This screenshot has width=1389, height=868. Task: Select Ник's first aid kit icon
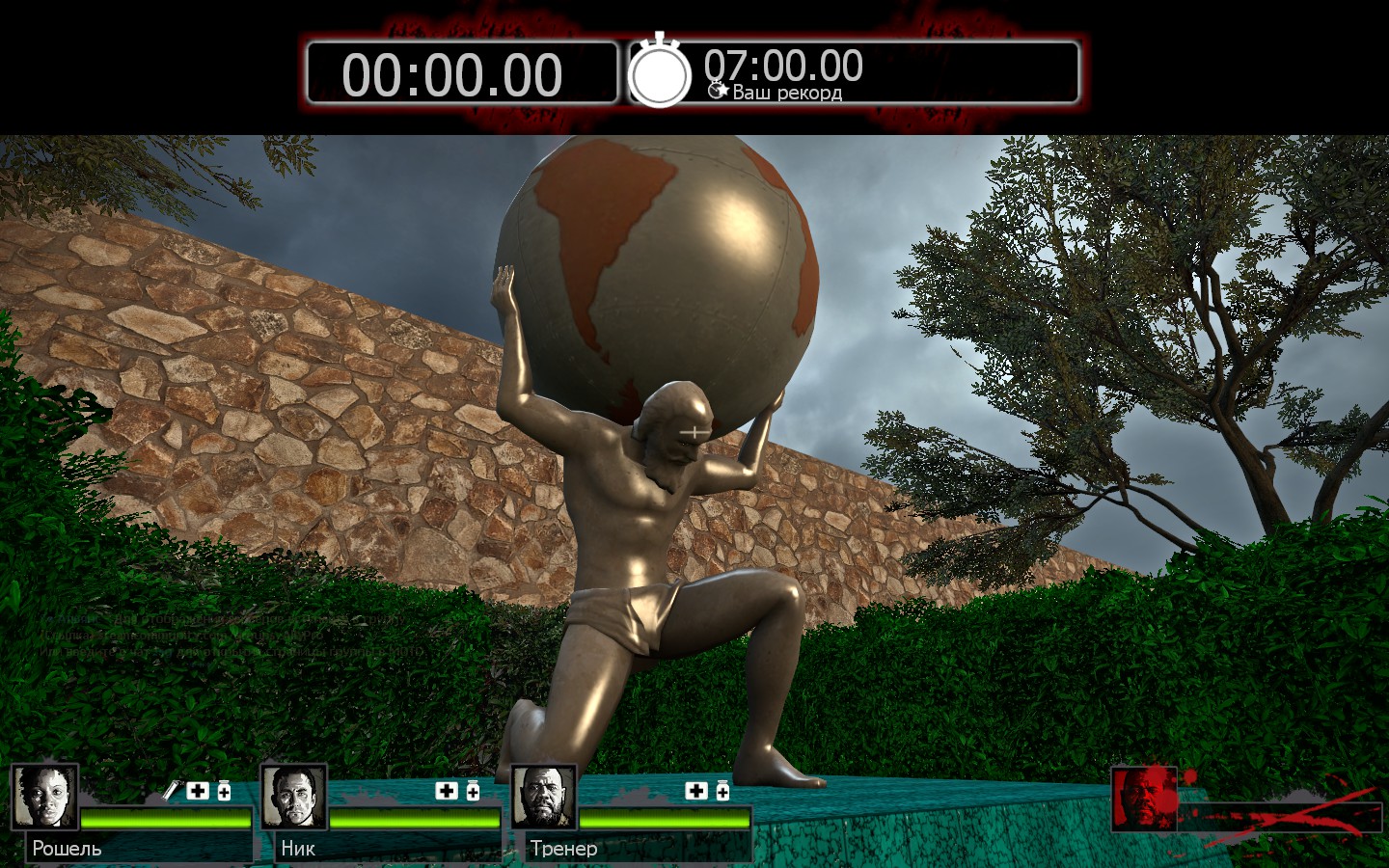(447, 791)
